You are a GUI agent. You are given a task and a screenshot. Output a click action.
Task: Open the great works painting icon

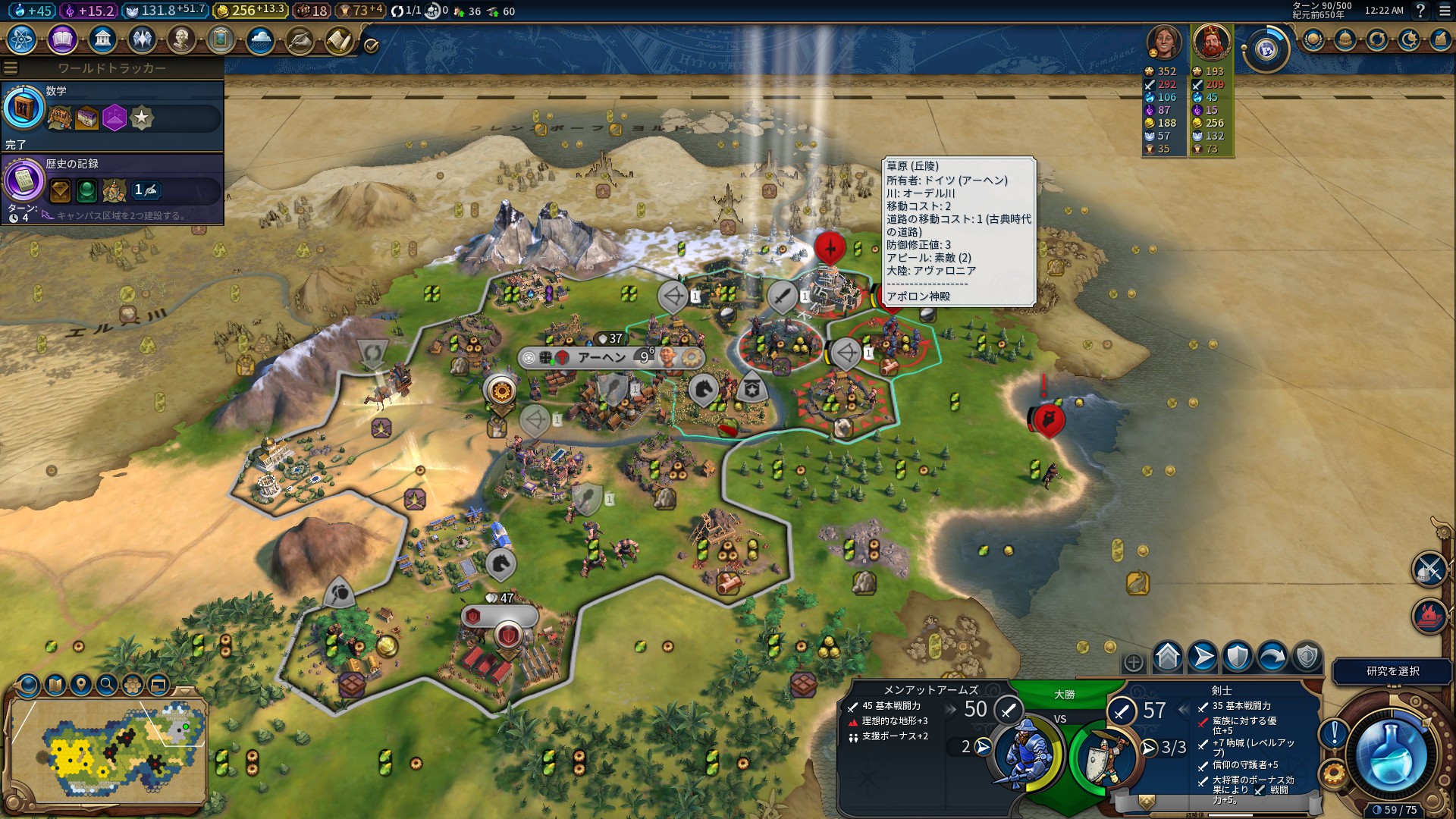pos(221,39)
